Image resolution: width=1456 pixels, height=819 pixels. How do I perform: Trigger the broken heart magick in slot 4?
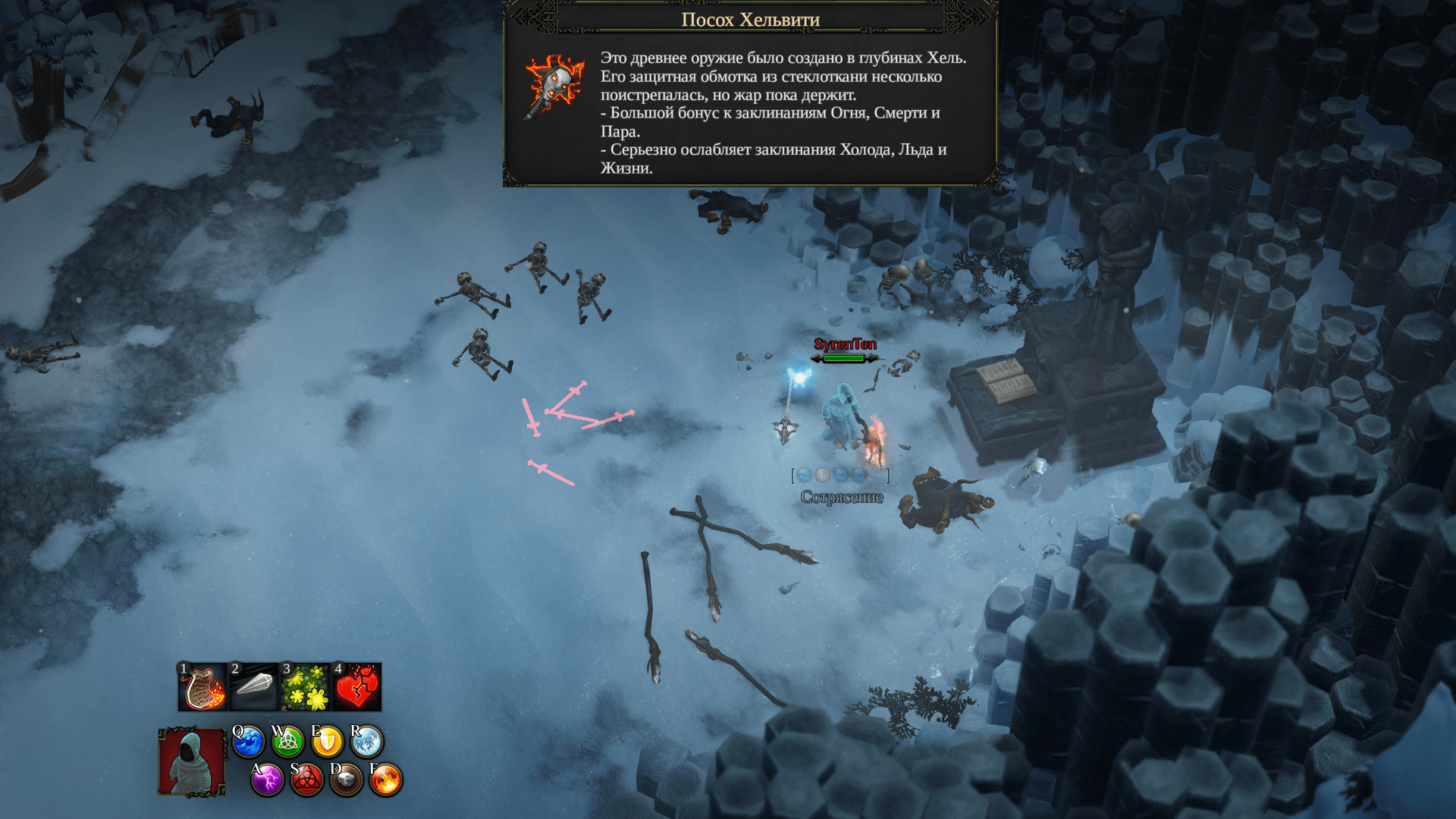tap(356, 687)
